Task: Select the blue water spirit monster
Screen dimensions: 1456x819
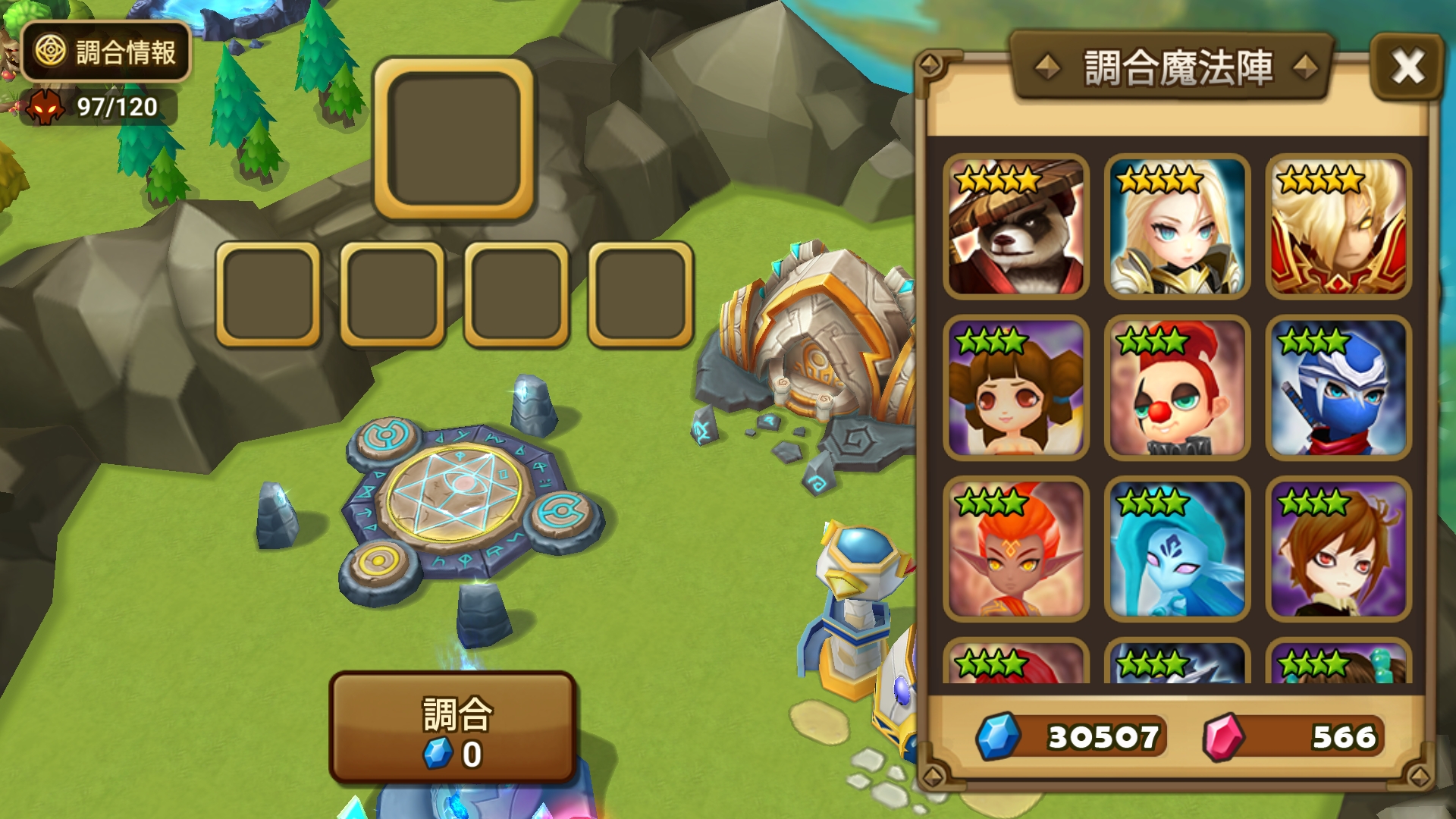Action: click(x=1178, y=550)
